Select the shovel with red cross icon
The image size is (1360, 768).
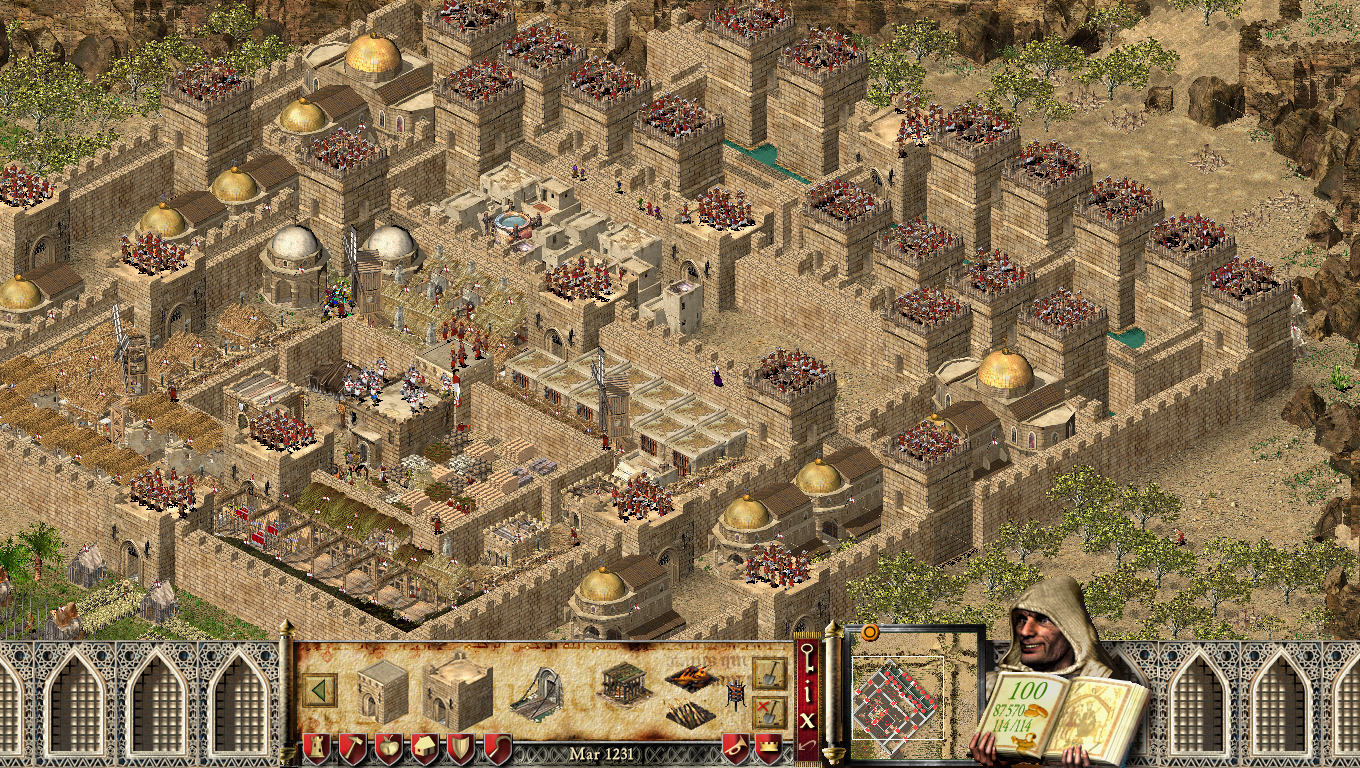pos(768,709)
